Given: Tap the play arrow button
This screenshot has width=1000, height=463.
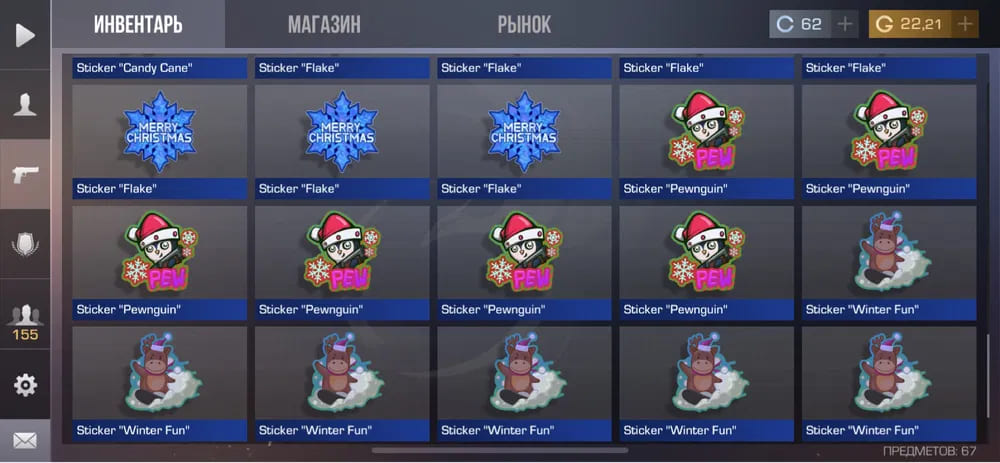Looking at the screenshot, I should pyautogui.click(x=25, y=36).
